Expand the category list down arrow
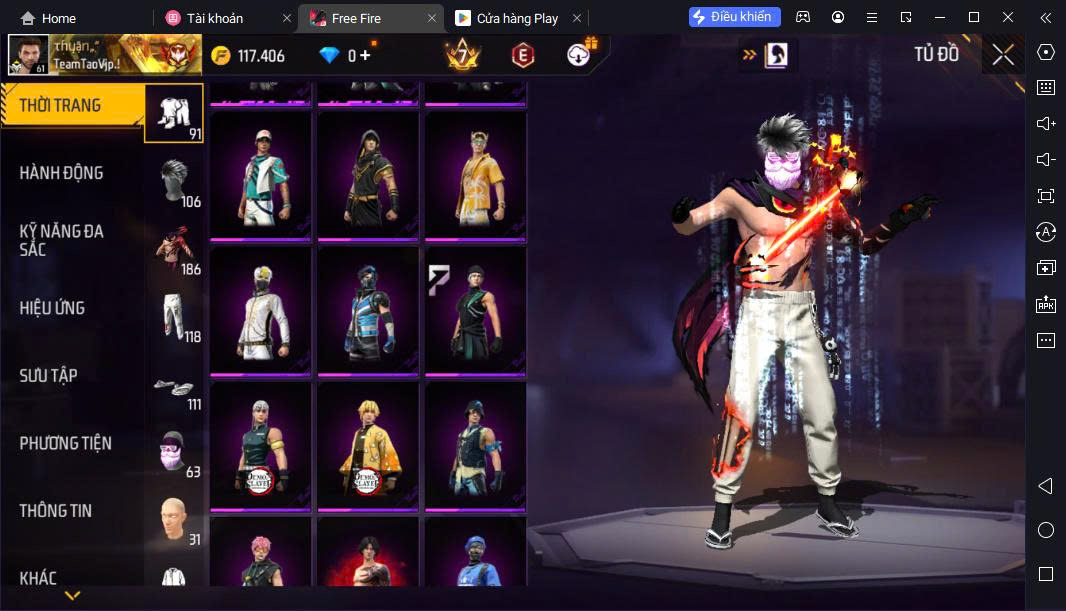This screenshot has width=1066, height=611. pos(72,596)
